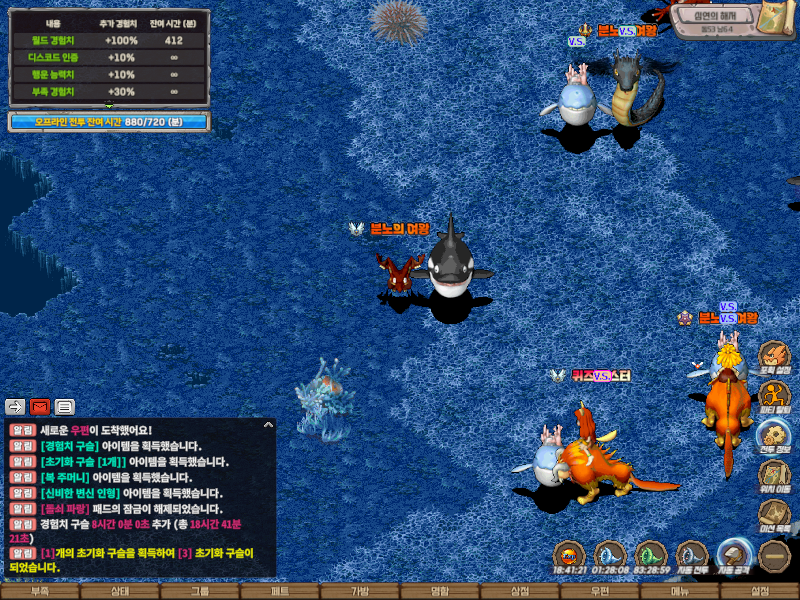Viewport: 800px width, 600px height.
Task: Open the 메뉴 (menu) entry
Action: [x=680, y=591]
